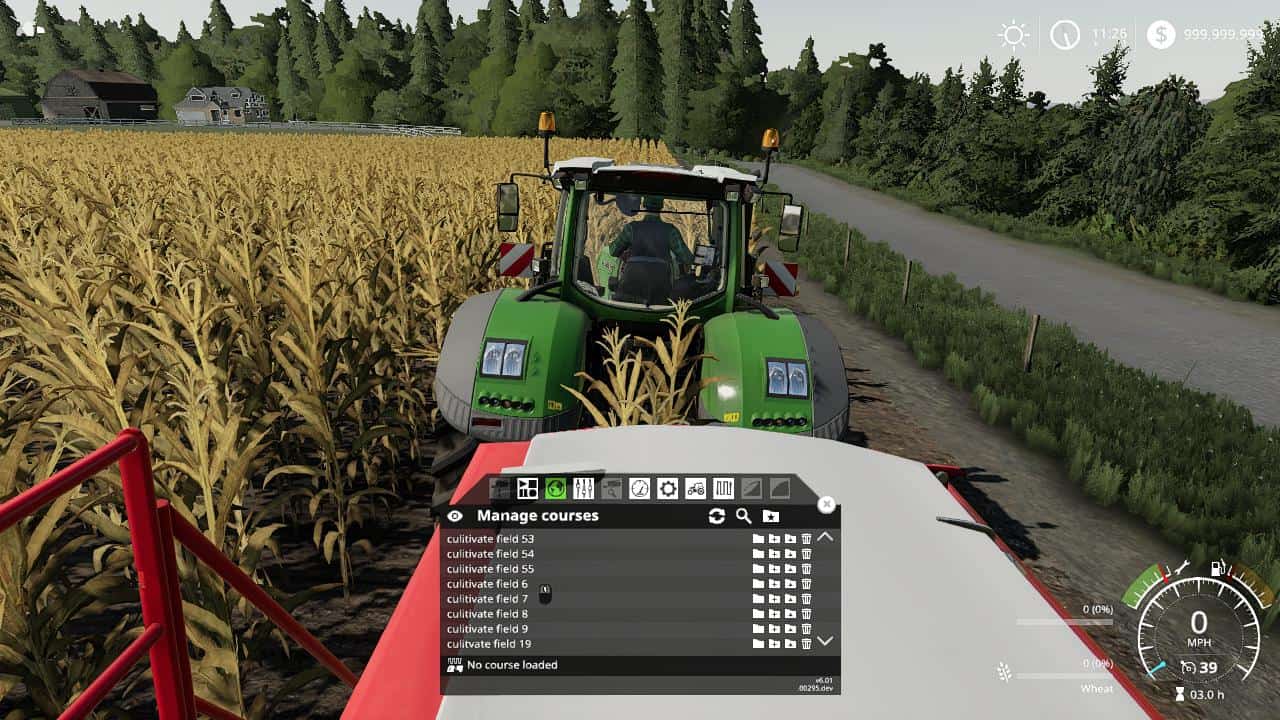Screen dimensions: 1280x720
Task: Open the sliders settings tab
Action: (584, 488)
